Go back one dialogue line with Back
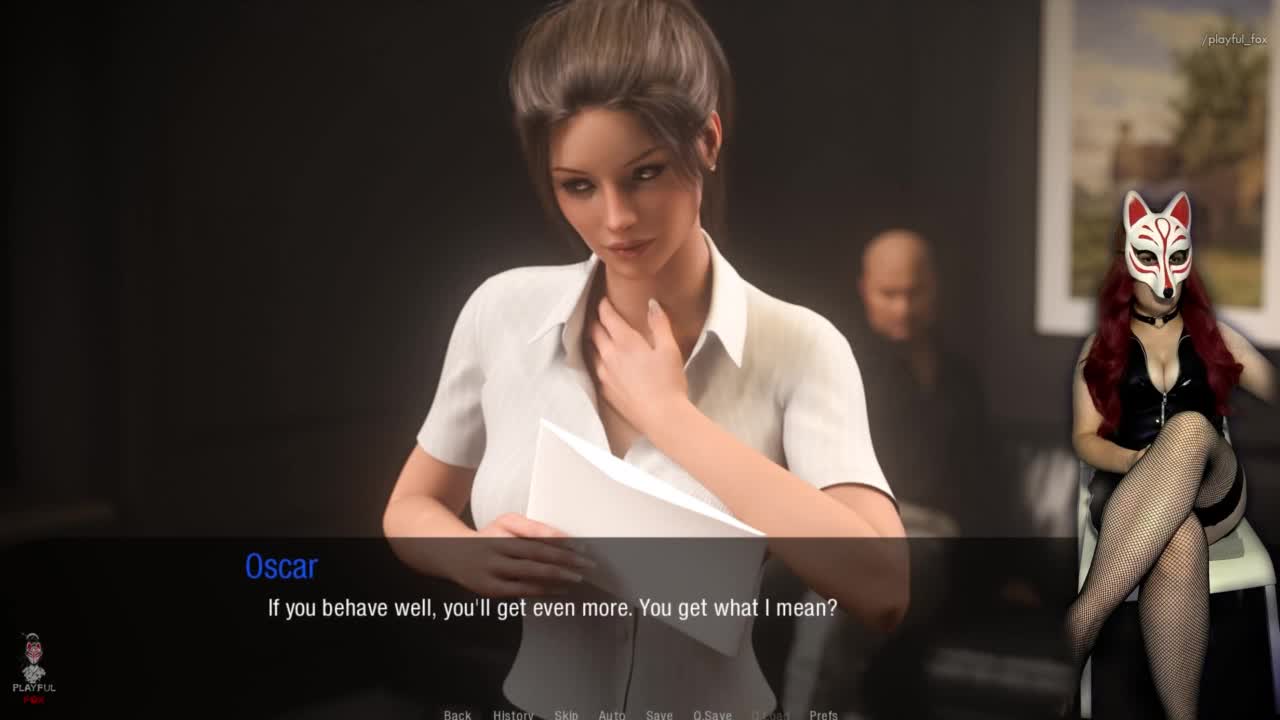Screen dimensions: 1280x720 (x=457, y=715)
